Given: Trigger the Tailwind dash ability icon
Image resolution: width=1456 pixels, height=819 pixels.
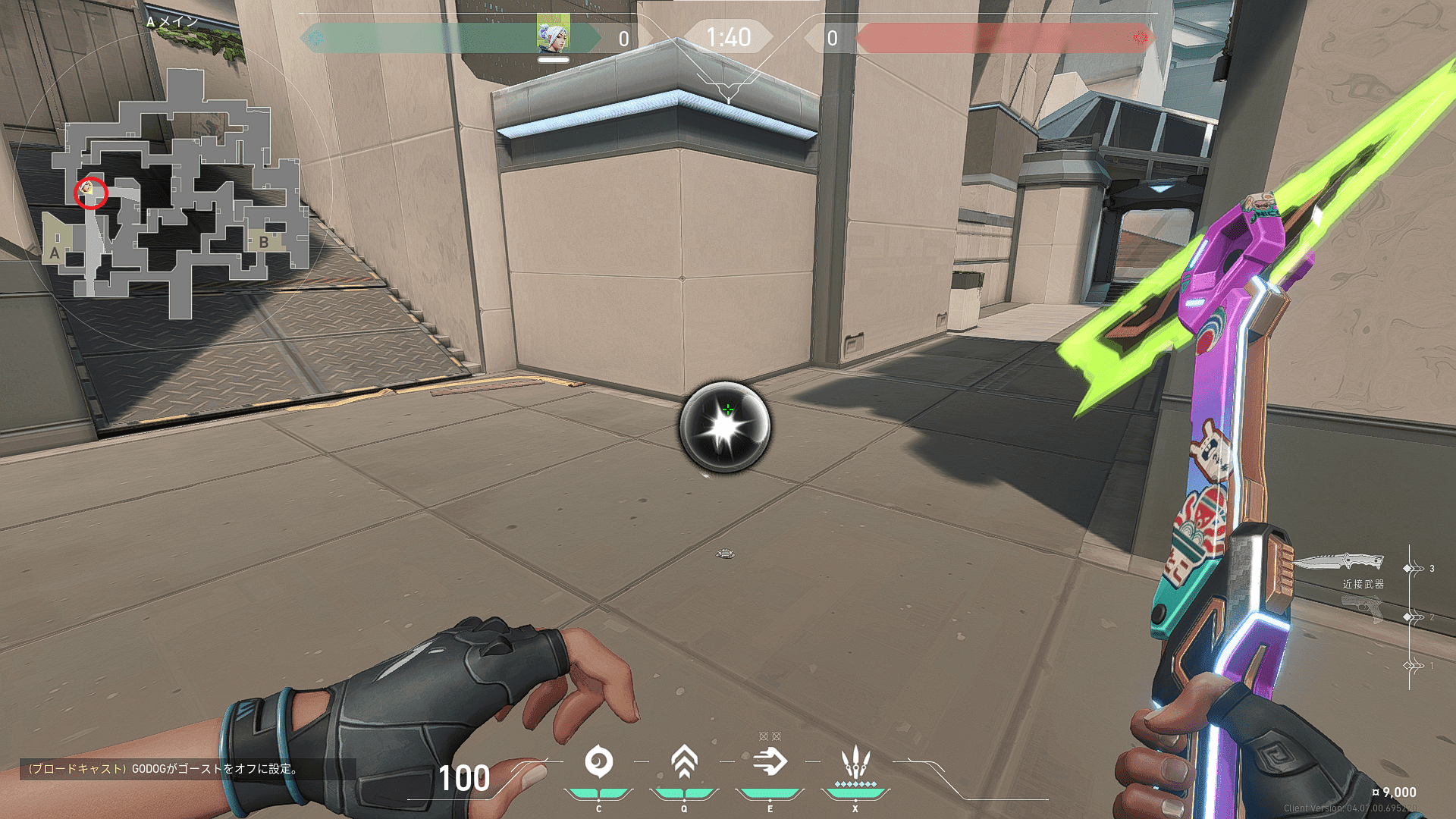Looking at the screenshot, I should point(770,762).
